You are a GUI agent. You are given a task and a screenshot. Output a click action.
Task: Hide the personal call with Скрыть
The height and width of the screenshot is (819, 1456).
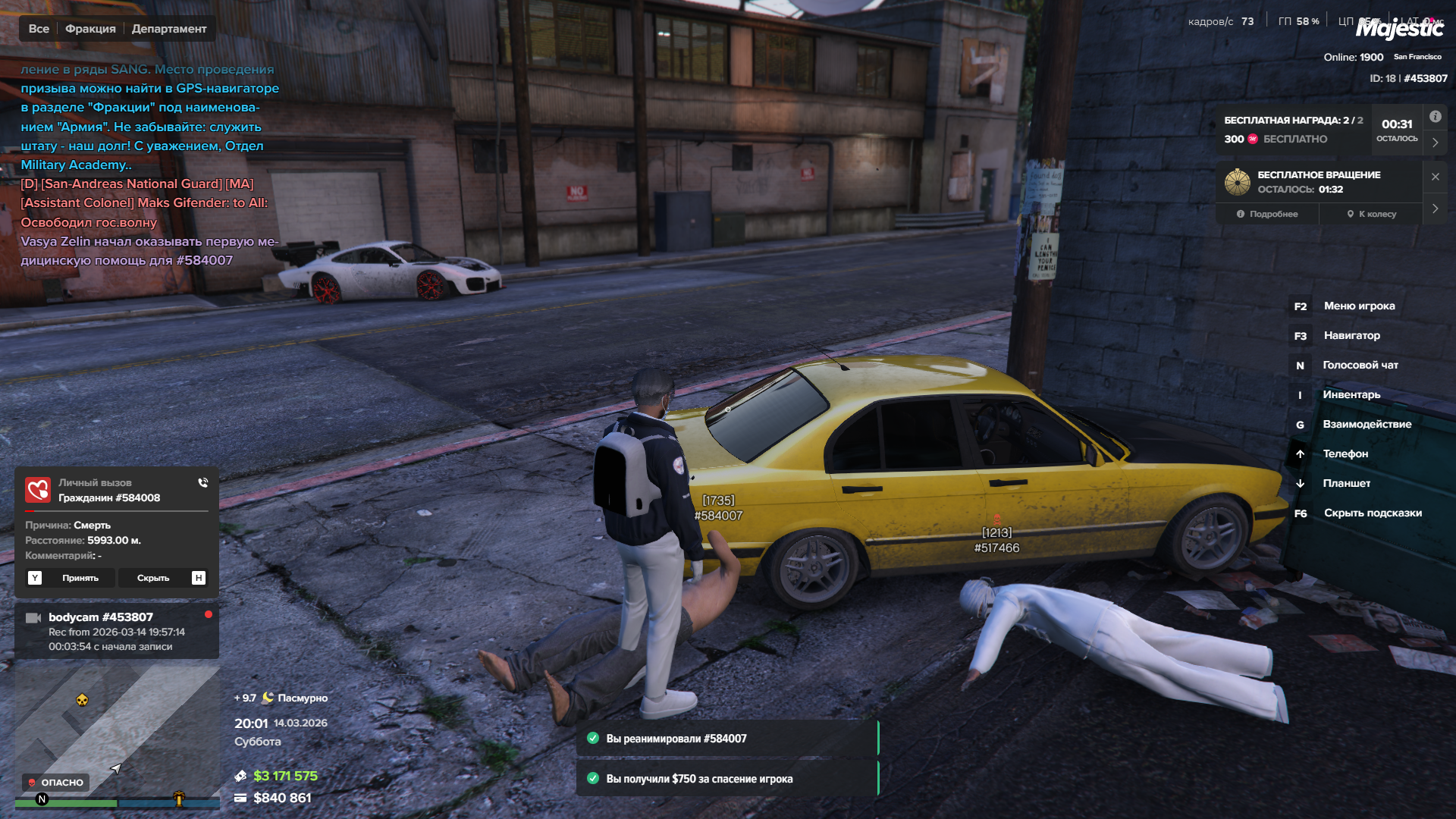pos(153,578)
